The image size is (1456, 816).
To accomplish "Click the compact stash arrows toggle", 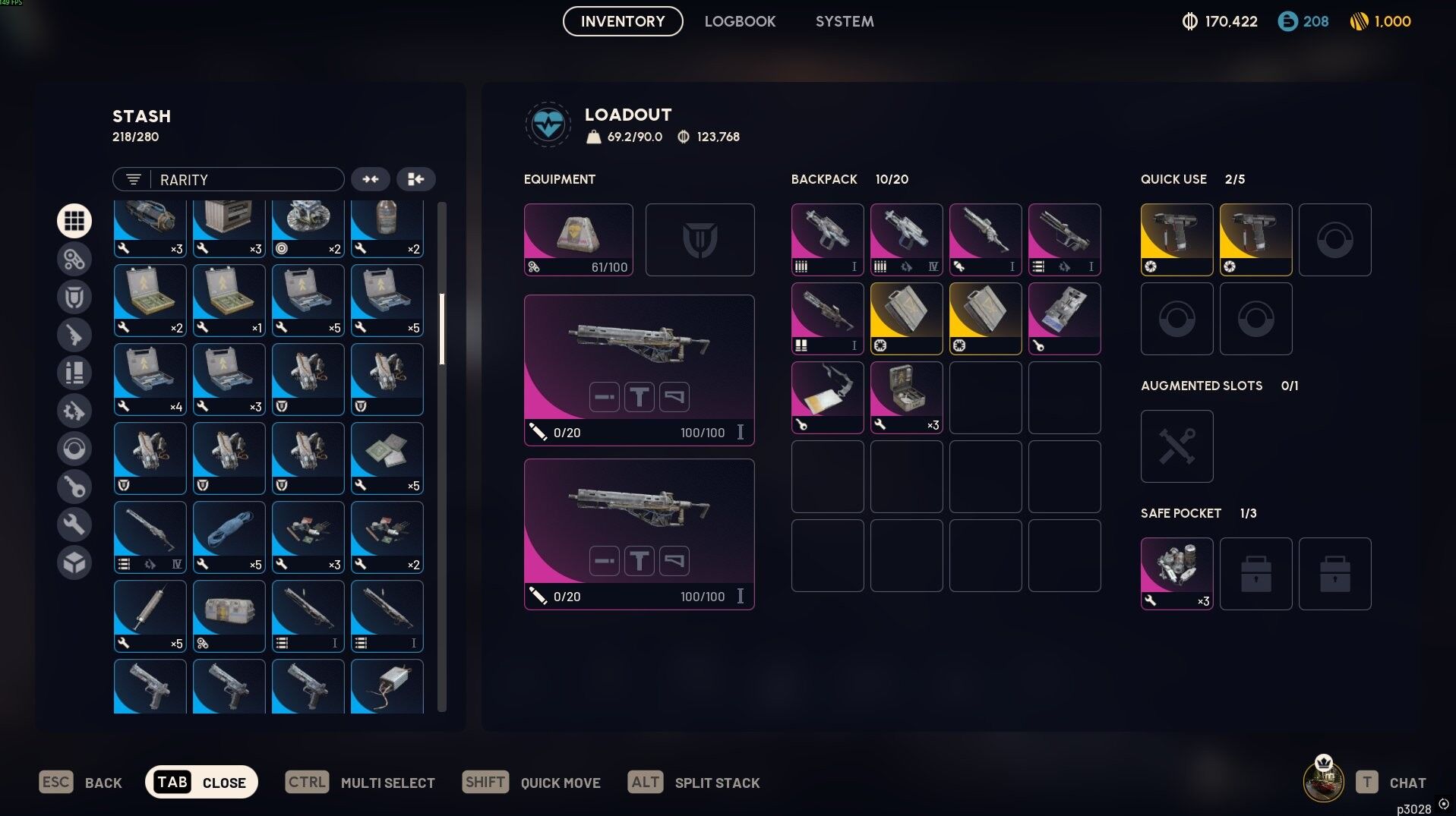I will pyautogui.click(x=371, y=179).
